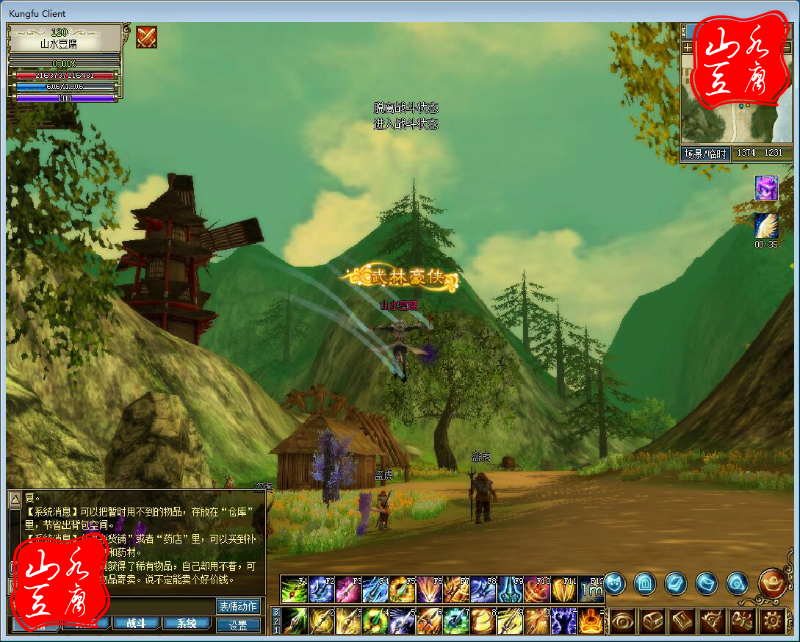Screen dimensions: 800x642
Task: Click the golden wing buff icon
Action: (x=766, y=226)
